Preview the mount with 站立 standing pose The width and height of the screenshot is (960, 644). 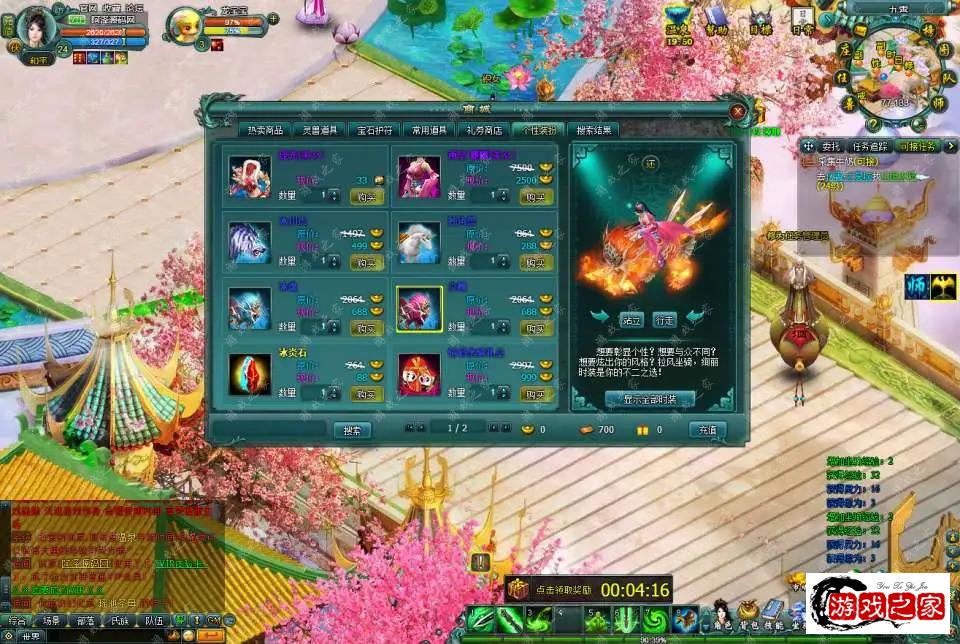tap(630, 320)
